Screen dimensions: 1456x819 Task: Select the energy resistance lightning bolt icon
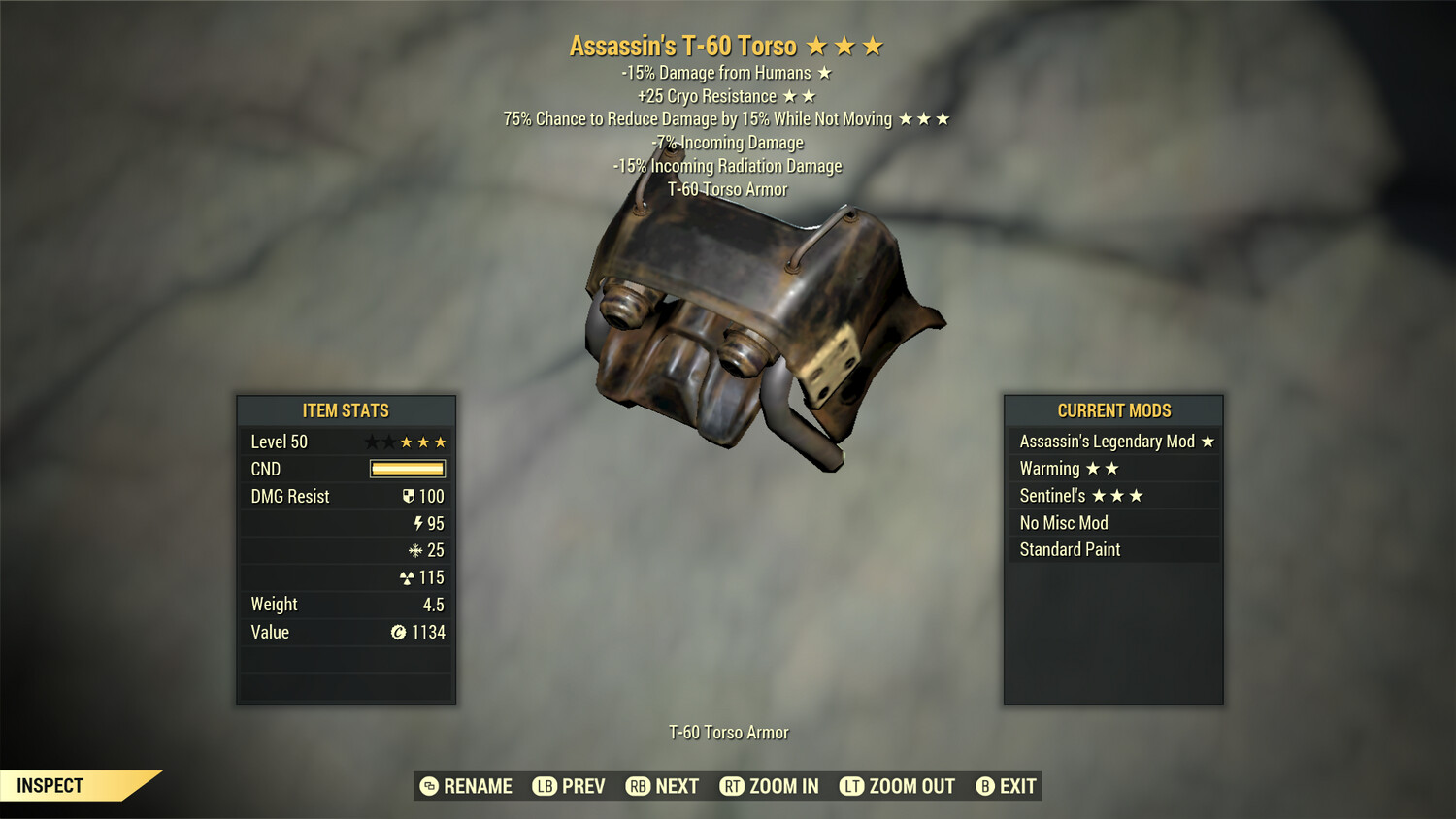point(418,523)
